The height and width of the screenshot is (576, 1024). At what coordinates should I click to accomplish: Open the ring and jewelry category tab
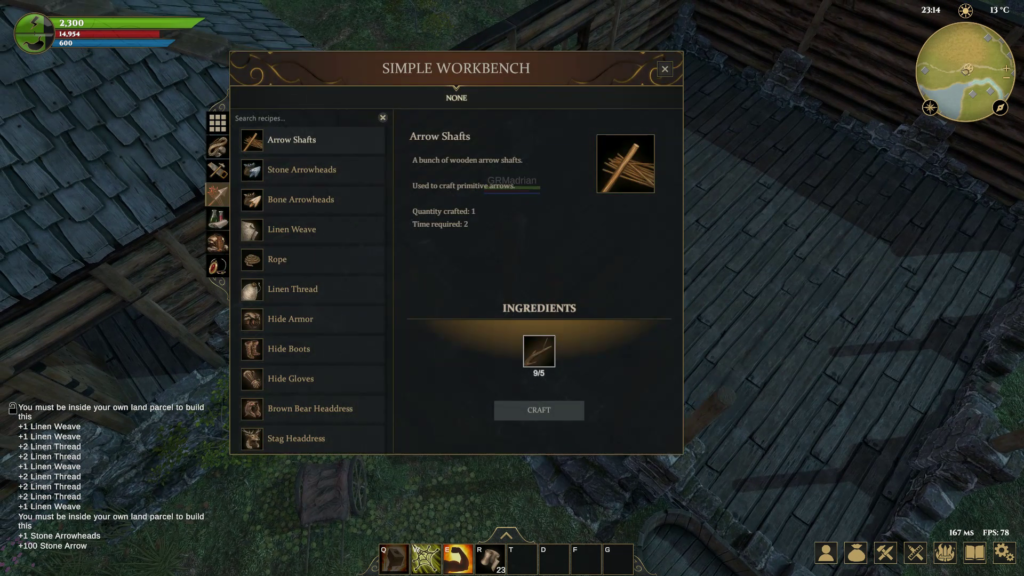217,266
